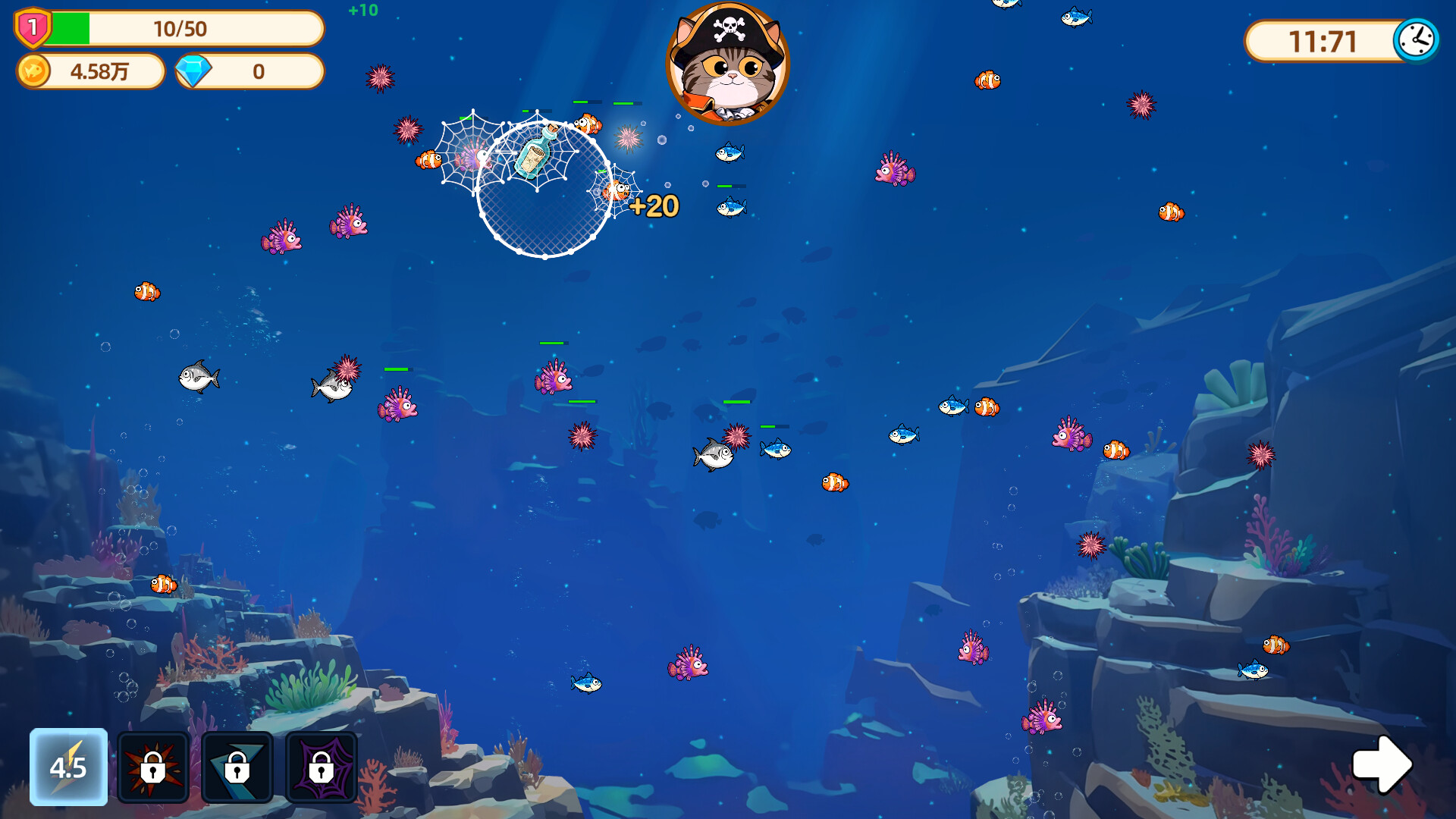Select the locked explosion skill slot
1456x819 pixels.
coord(153,767)
